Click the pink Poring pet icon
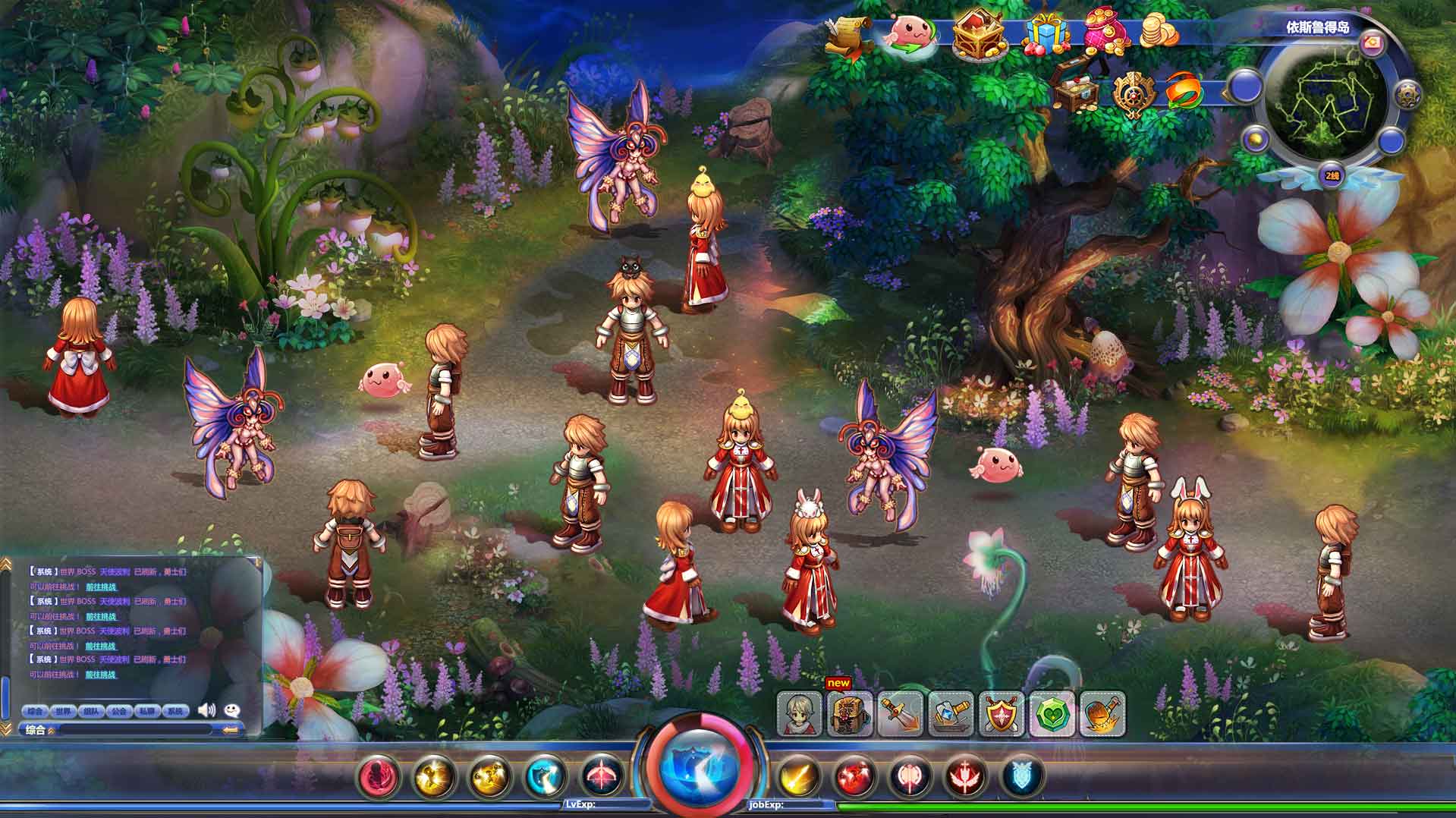The width and height of the screenshot is (1456, 818). (910, 34)
